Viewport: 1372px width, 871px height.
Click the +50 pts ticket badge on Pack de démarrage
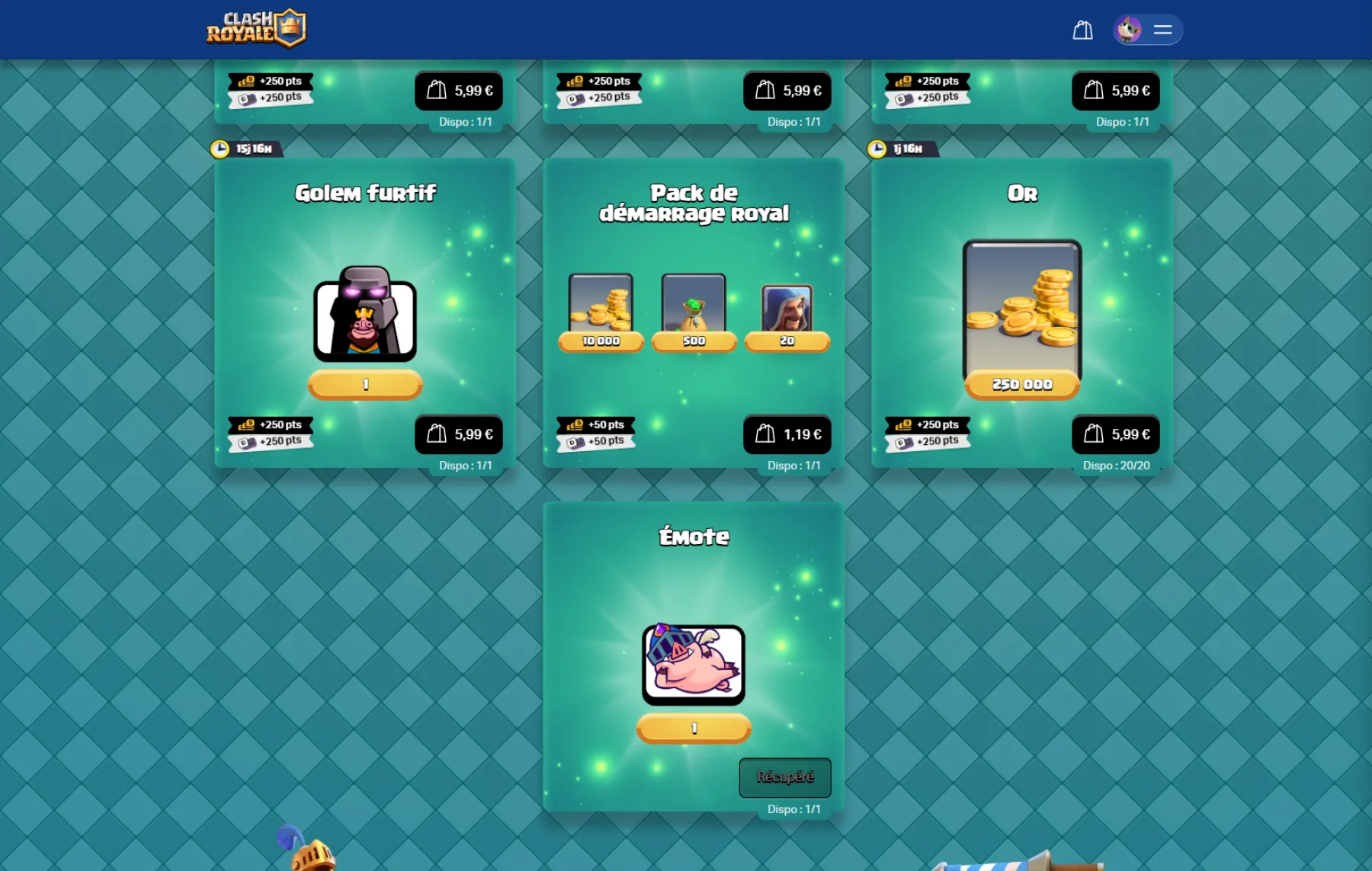click(x=597, y=439)
